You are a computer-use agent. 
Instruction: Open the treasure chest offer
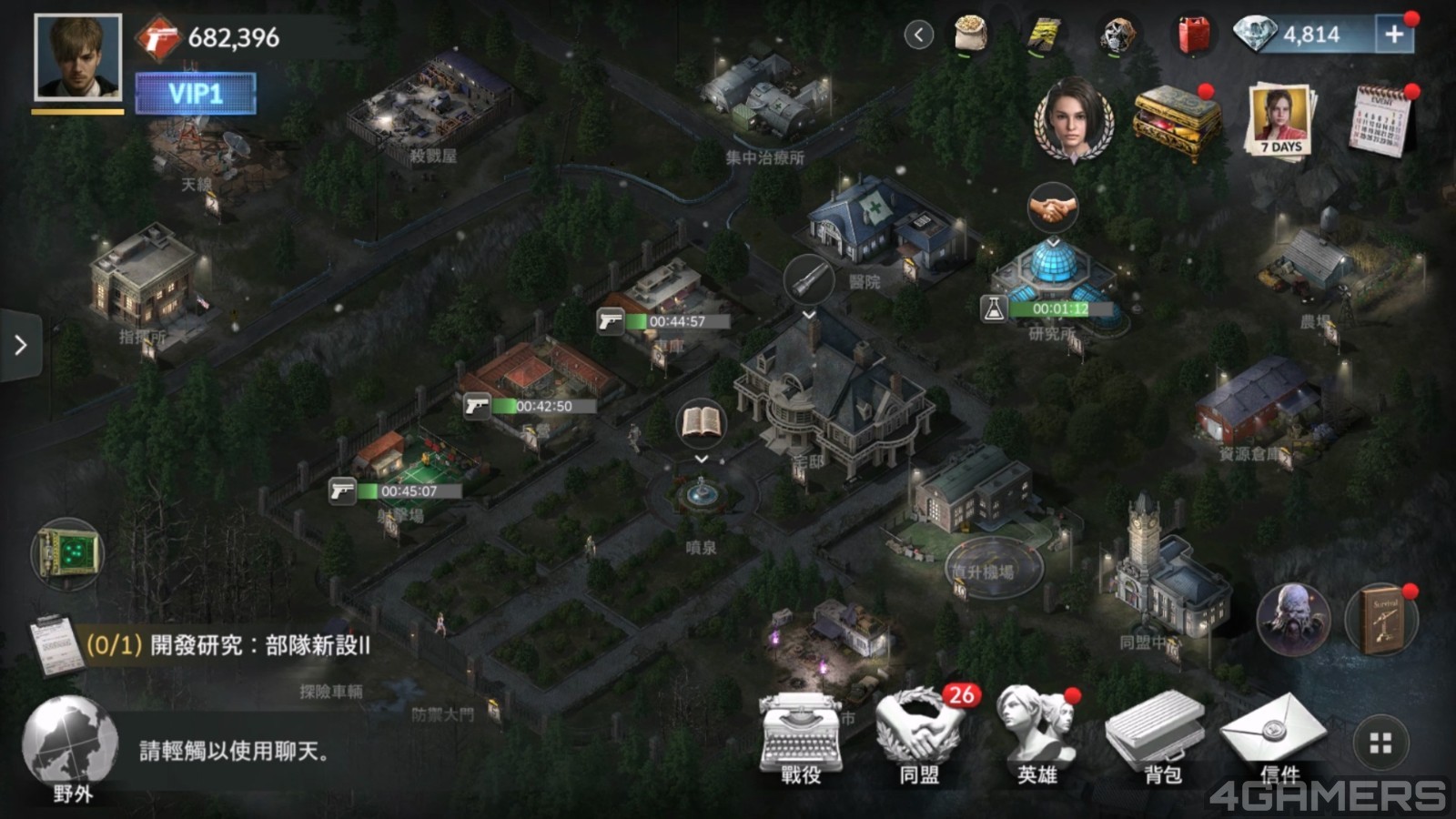click(1176, 123)
